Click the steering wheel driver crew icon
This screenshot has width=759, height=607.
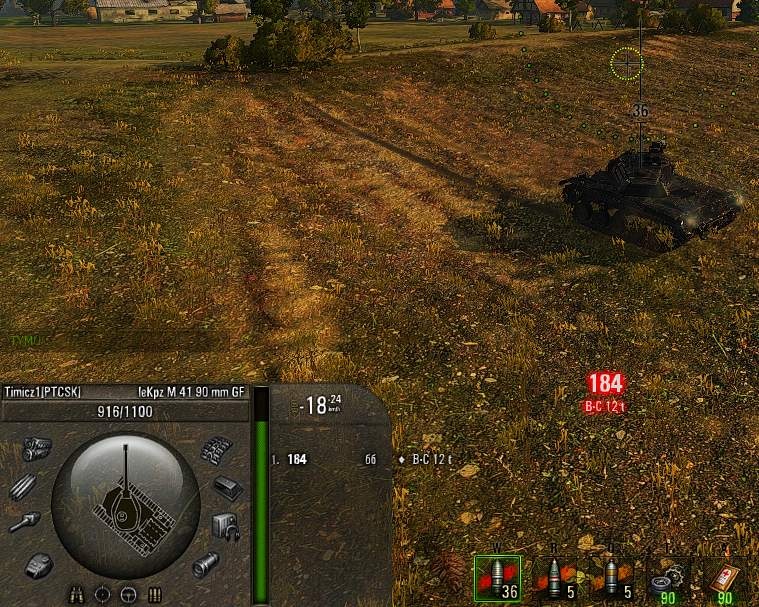(x=128, y=595)
